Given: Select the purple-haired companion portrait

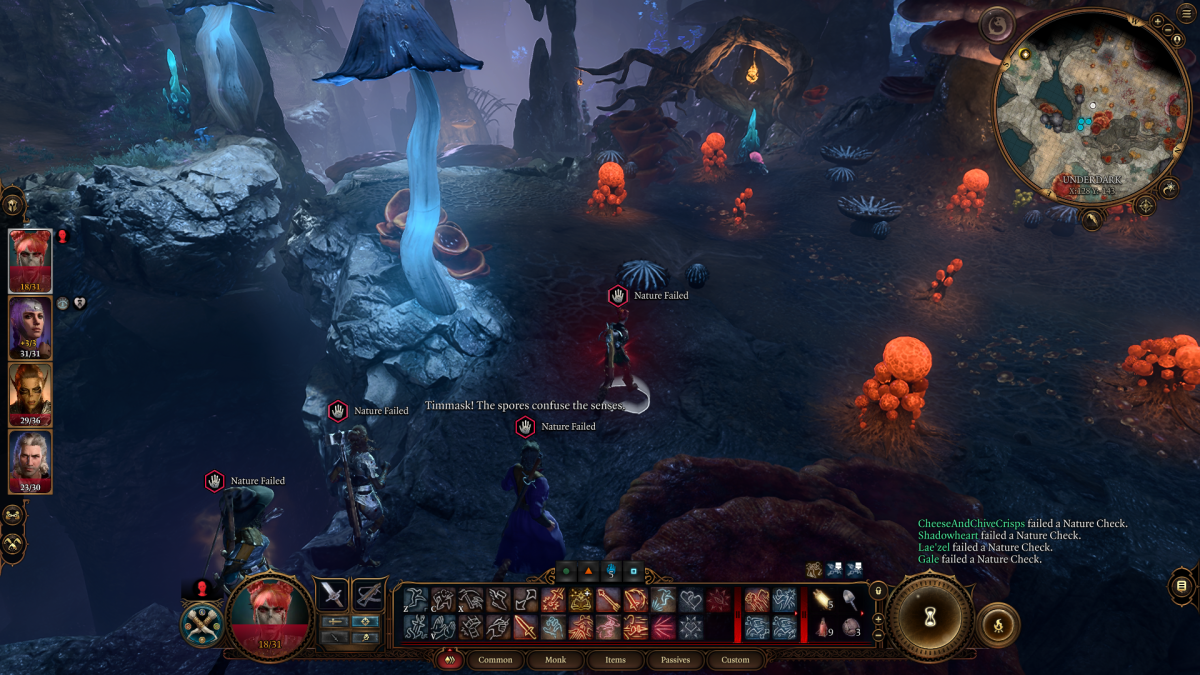Looking at the screenshot, I should (x=30, y=328).
